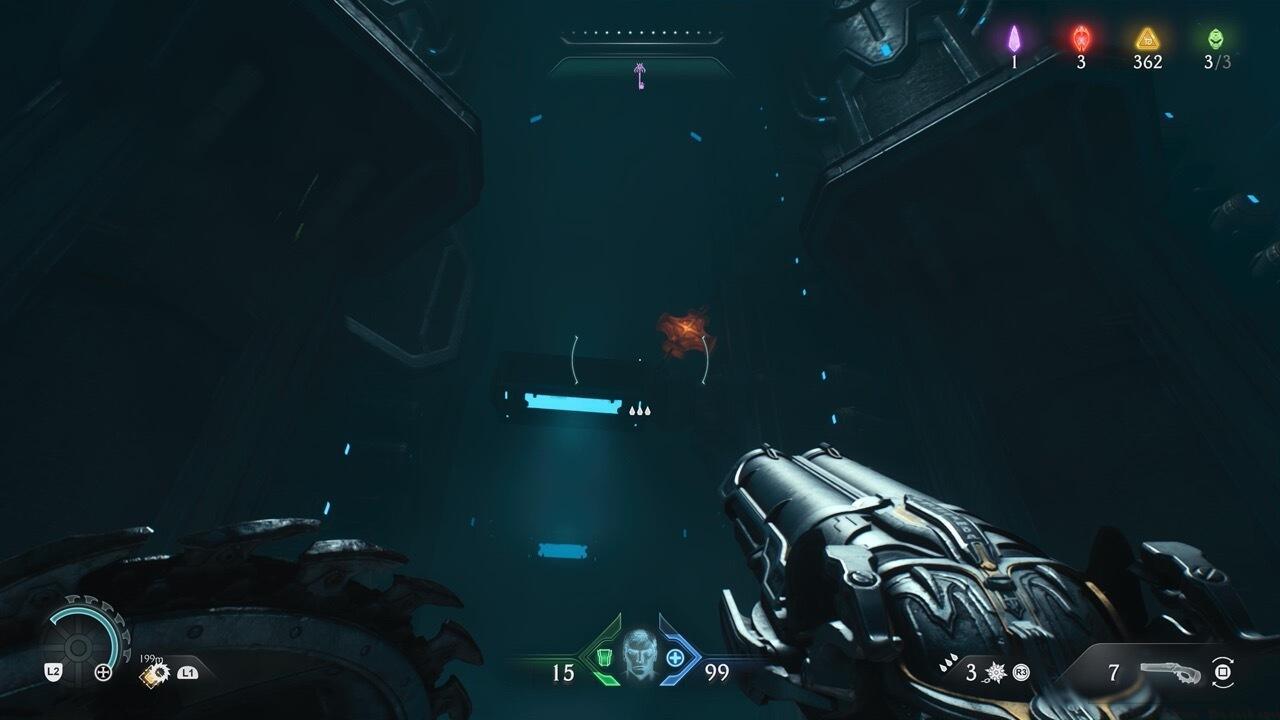Click the gold triangle currency icon
The width and height of the screenshot is (1280, 720).
[x=1147, y=39]
